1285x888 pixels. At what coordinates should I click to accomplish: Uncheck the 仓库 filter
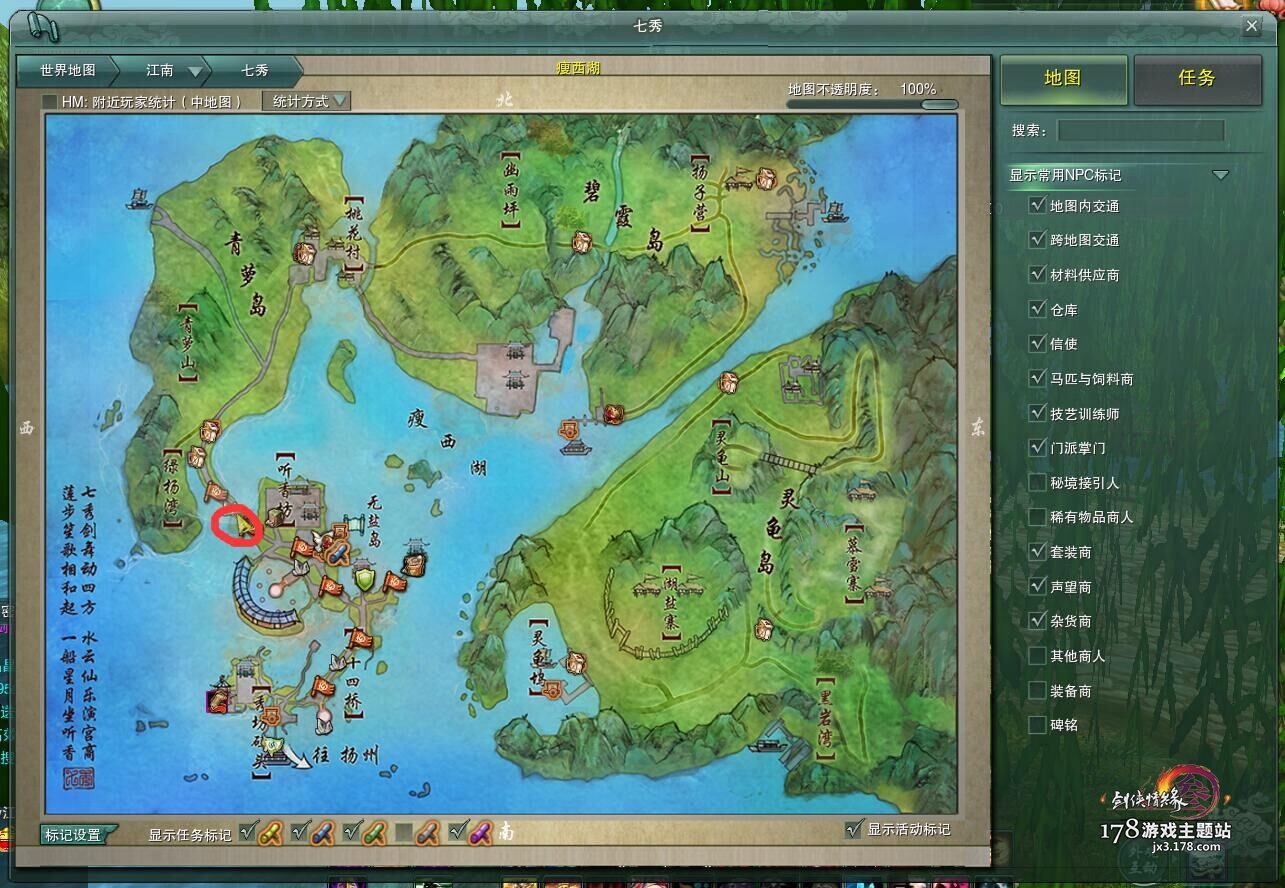(1037, 309)
